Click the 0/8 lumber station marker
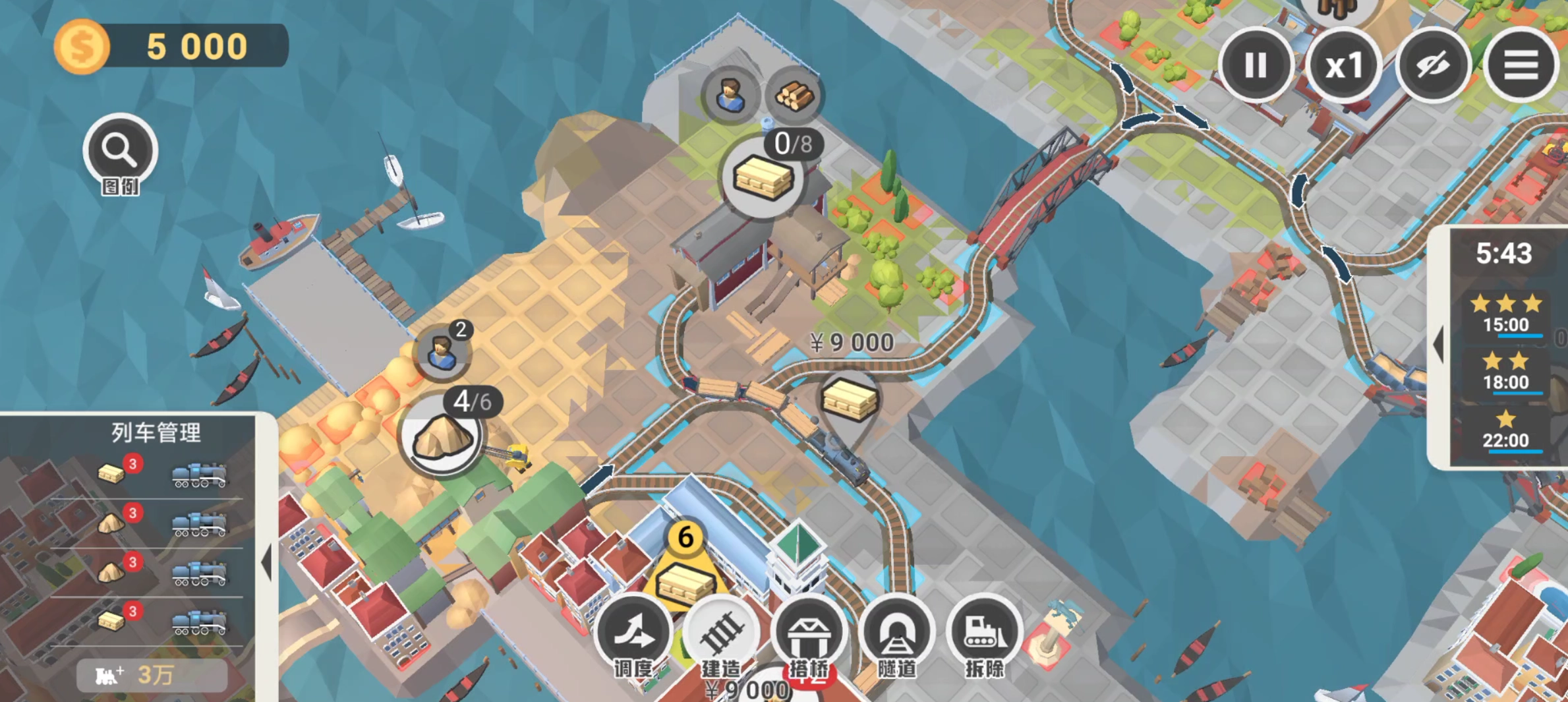The width and height of the screenshot is (1568, 702). point(763,178)
